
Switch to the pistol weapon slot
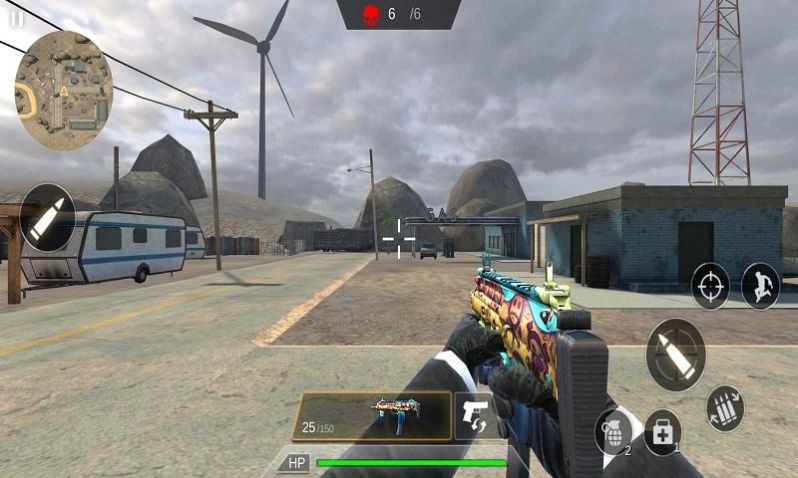click(476, 416)
